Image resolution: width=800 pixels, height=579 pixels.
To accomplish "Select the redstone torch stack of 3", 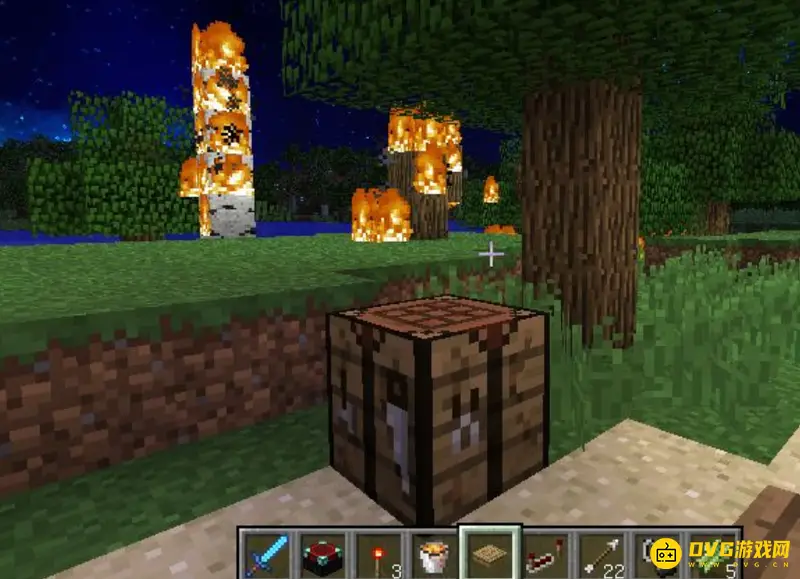I will [x=378, y=553].
